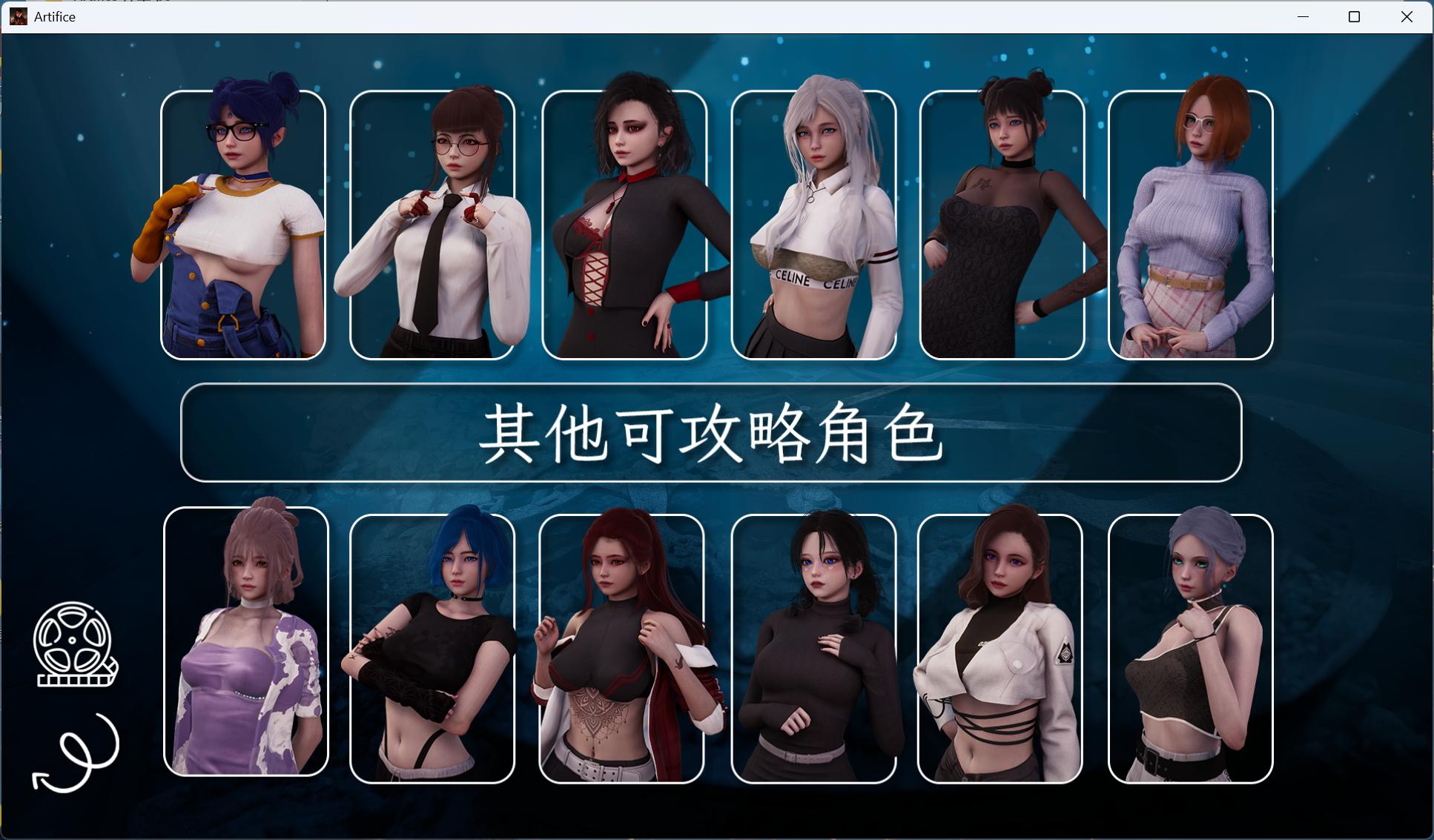Click the Artifice title bar text

pos(53,16)
